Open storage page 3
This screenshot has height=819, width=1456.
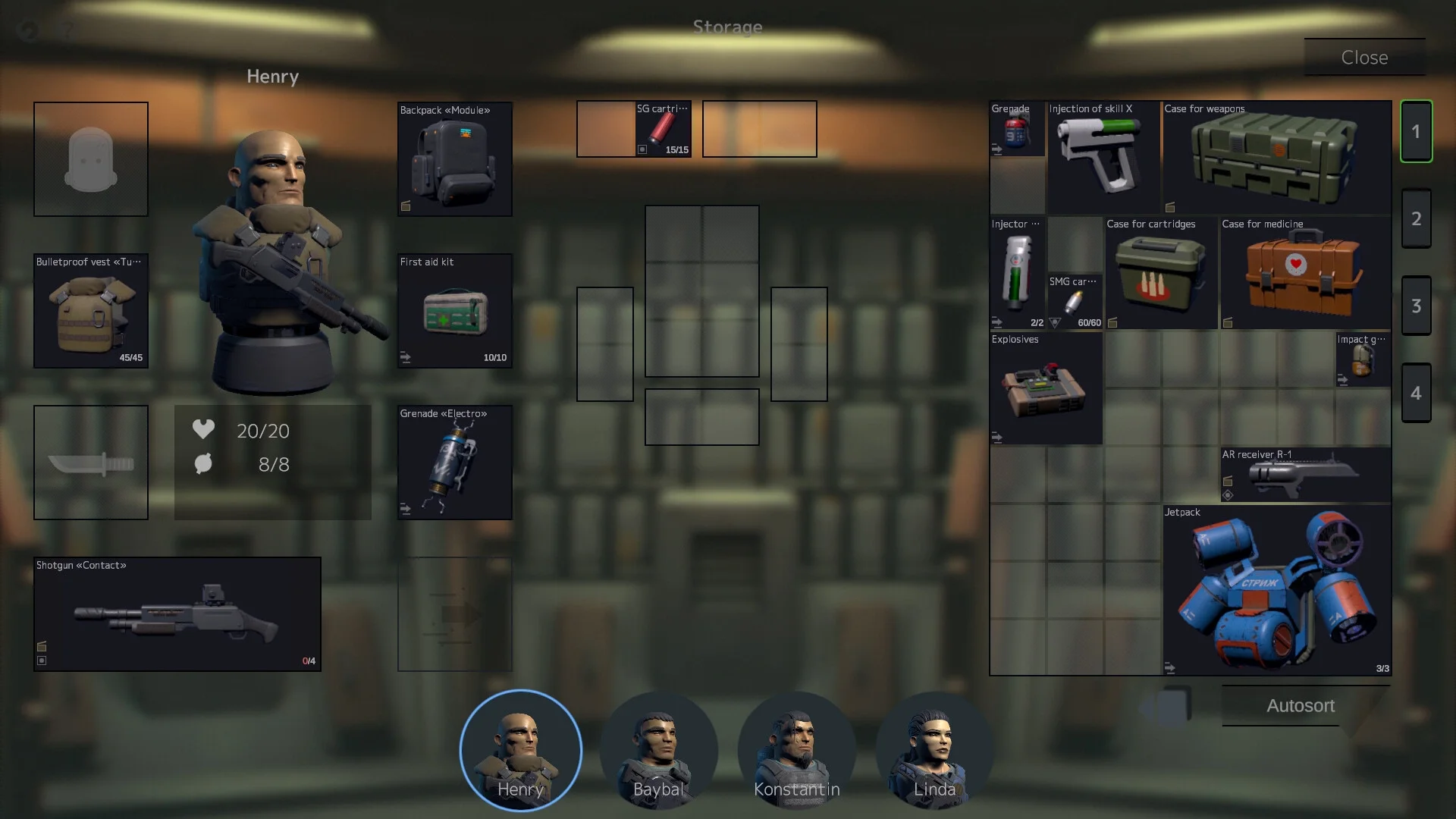tap(1416, 306)
